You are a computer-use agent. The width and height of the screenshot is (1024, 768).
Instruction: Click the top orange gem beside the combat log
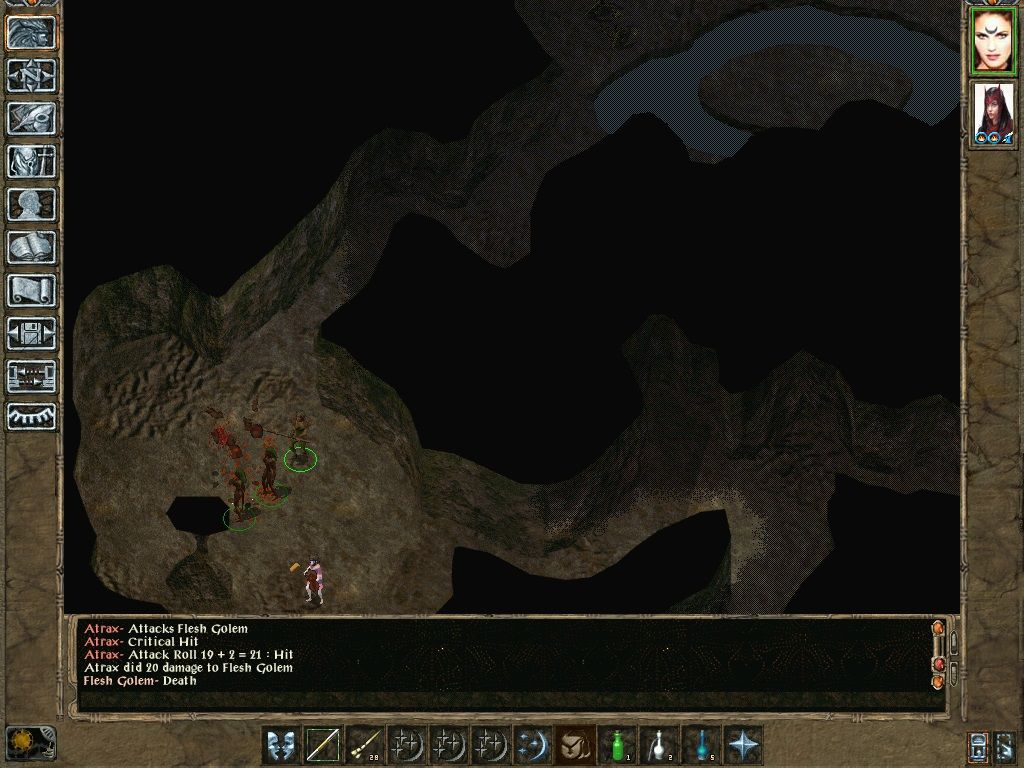(x=938, y=629)
